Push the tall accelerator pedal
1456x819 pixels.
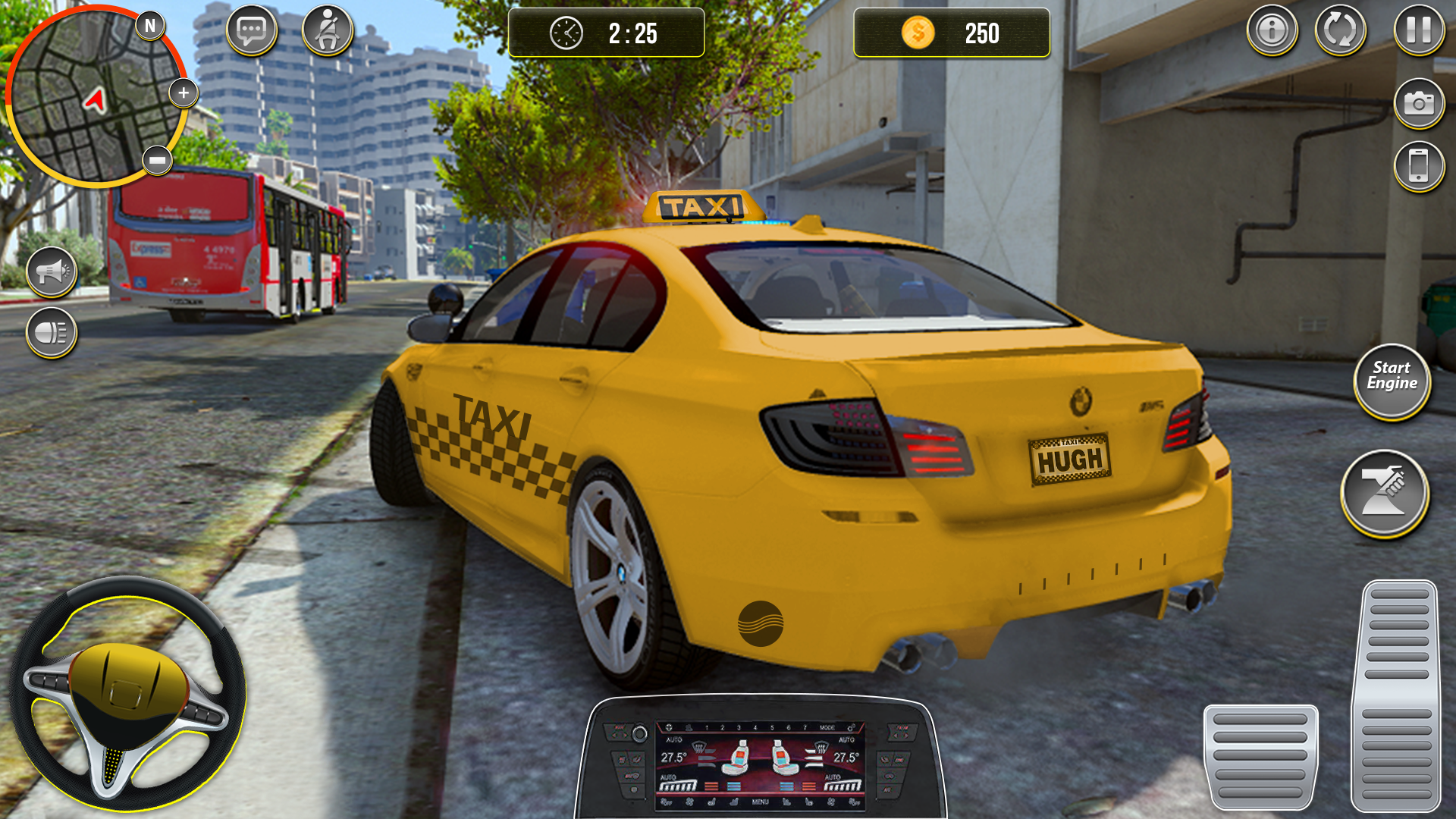tap(1397, 695)
